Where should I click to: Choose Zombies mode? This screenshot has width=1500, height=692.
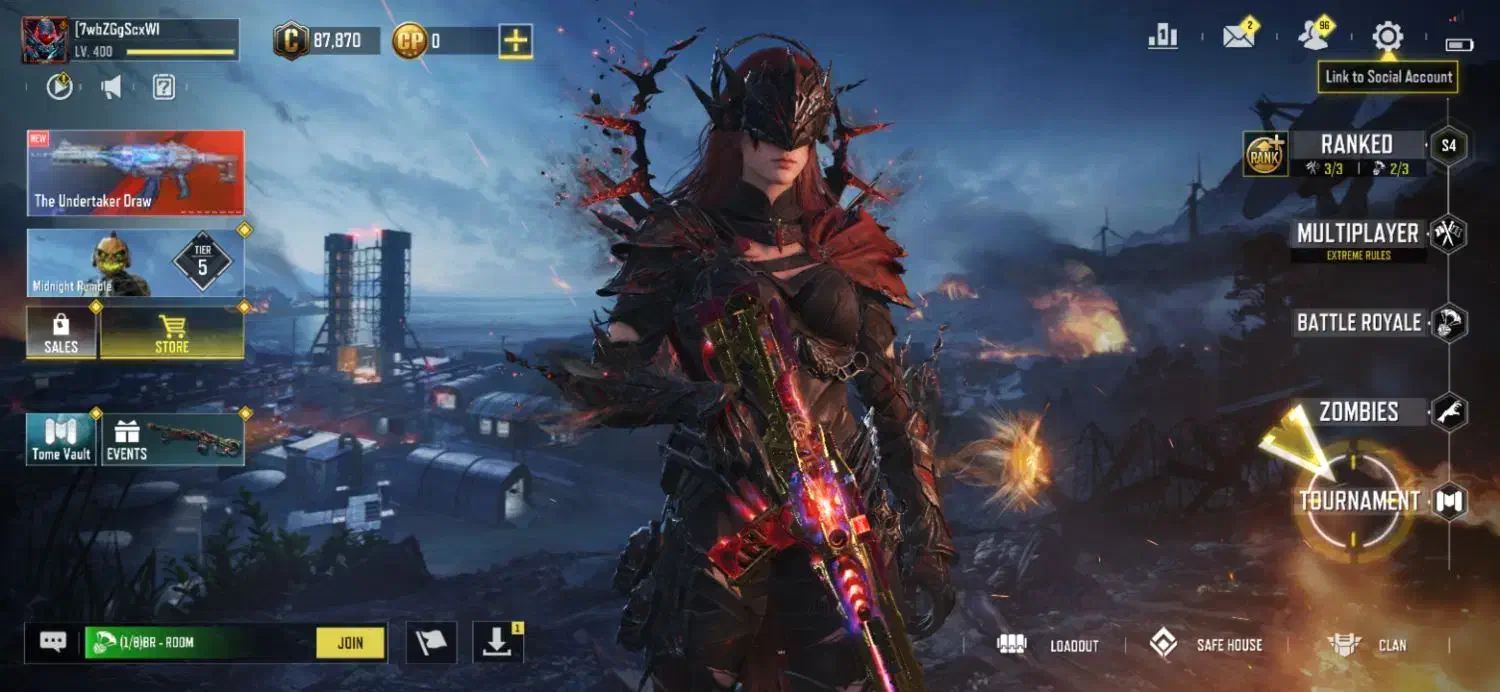click(1358, 412)
